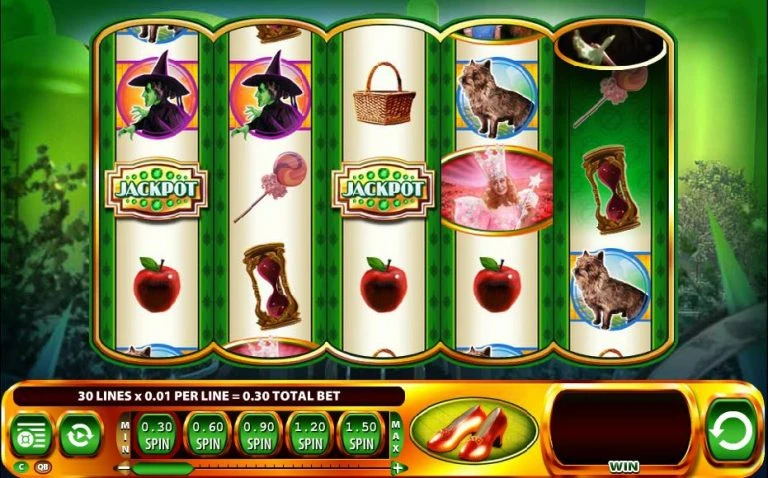Decrease bet with the minus button
Screen dimensions: 768x478
(x=124, y=467)
